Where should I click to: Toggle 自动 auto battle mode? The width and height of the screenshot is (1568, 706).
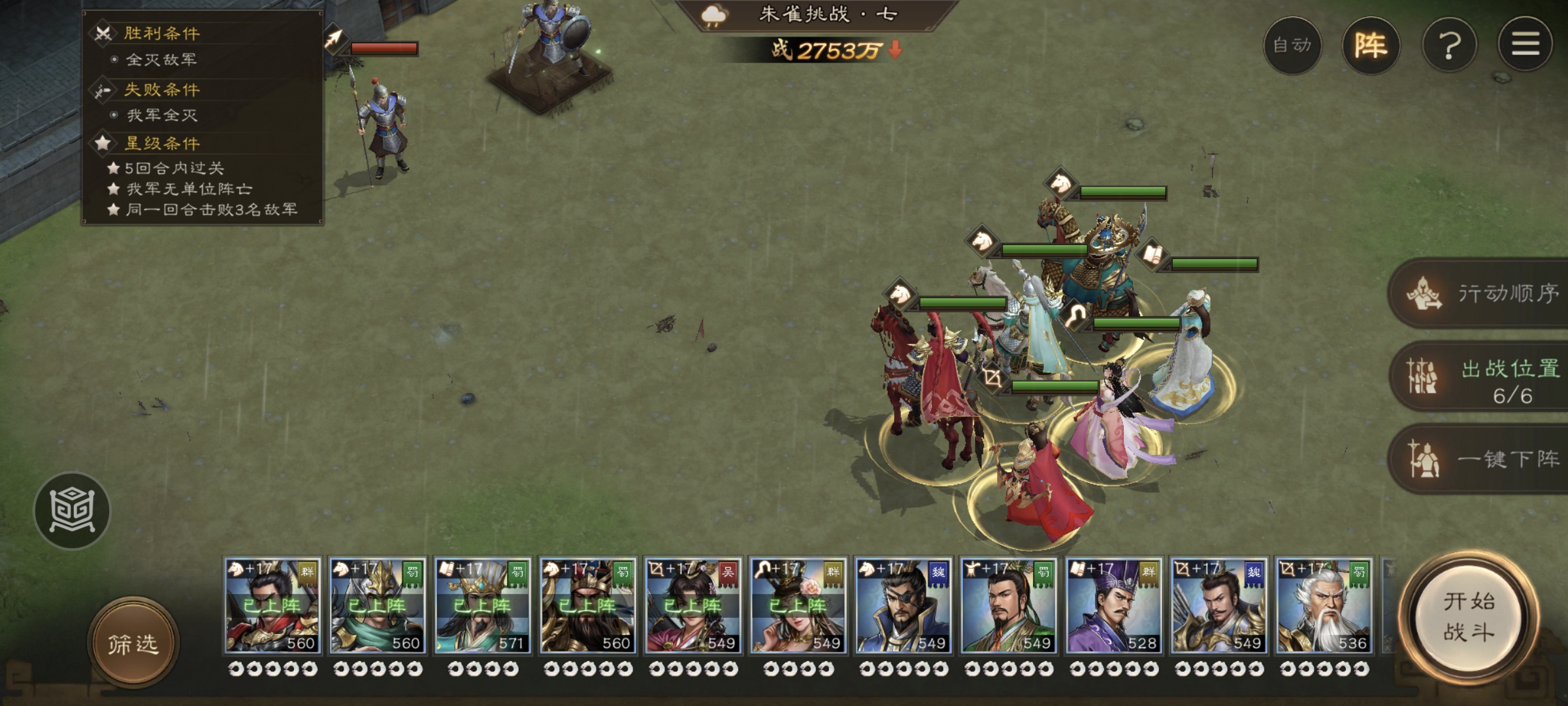(x=1292, y=46)
